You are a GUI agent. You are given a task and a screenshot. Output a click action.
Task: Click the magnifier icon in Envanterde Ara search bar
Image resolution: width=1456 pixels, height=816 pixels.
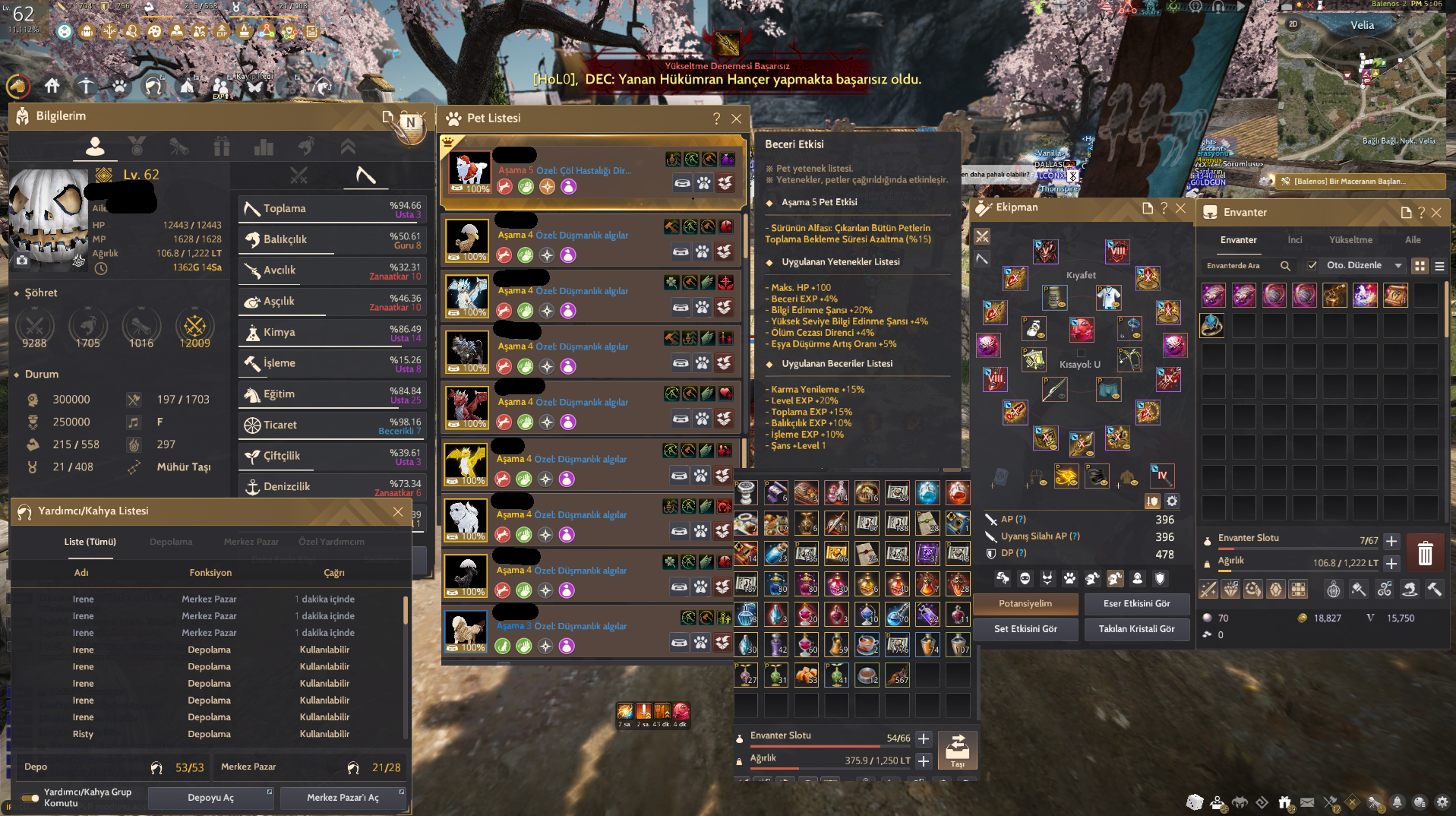1286,265
